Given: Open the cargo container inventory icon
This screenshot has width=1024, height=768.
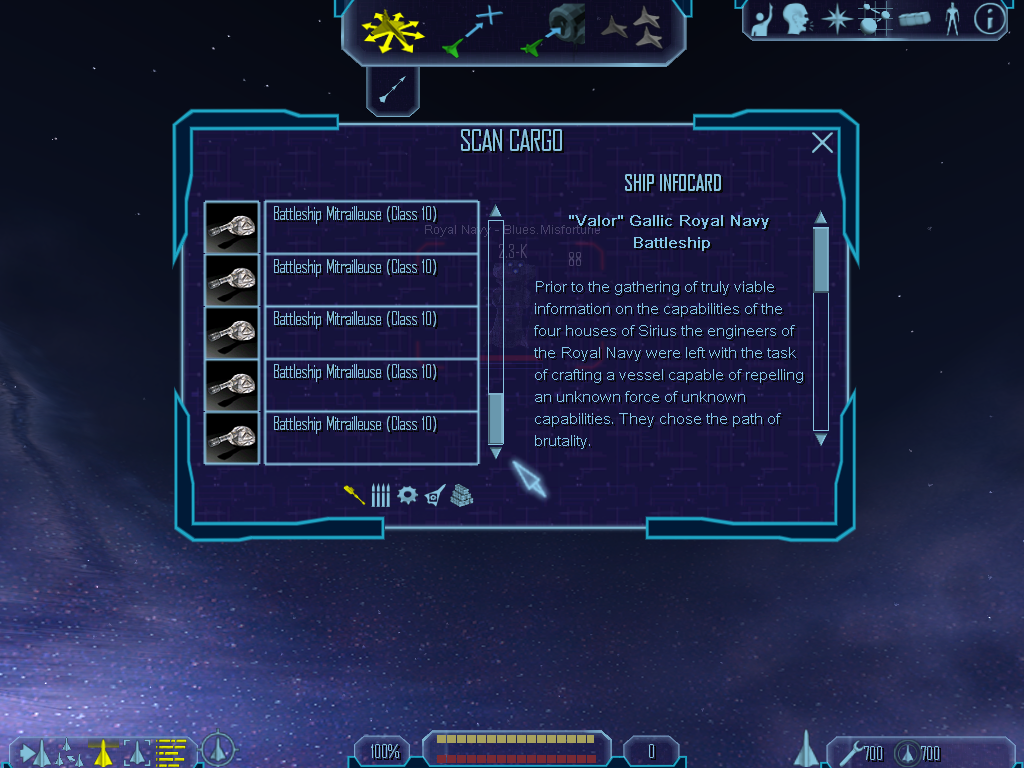Looking at the screenshot, I should point(914,18).
